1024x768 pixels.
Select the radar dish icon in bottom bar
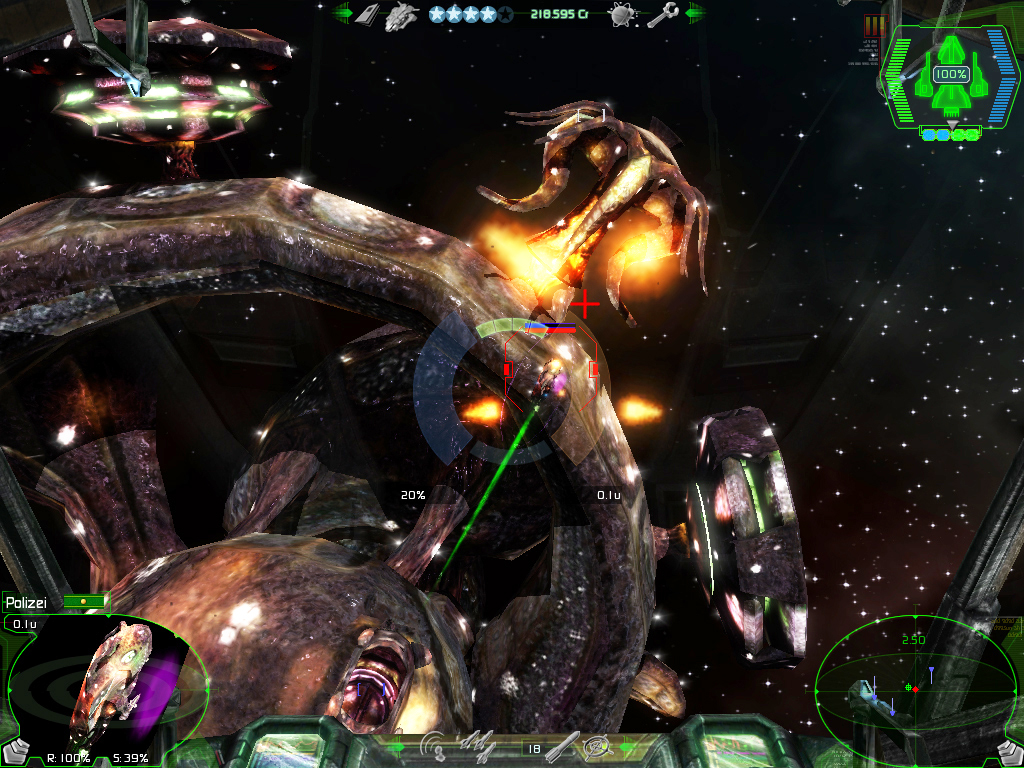click(434, 745)
